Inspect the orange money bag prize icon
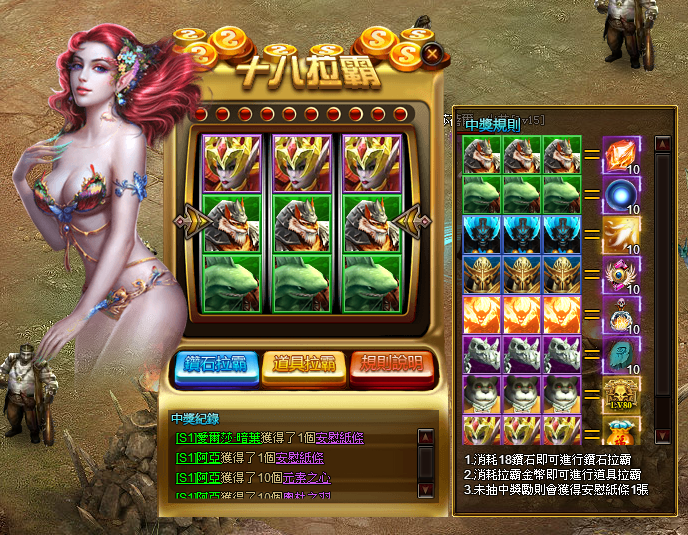The image size is (688, 535). 620,431
